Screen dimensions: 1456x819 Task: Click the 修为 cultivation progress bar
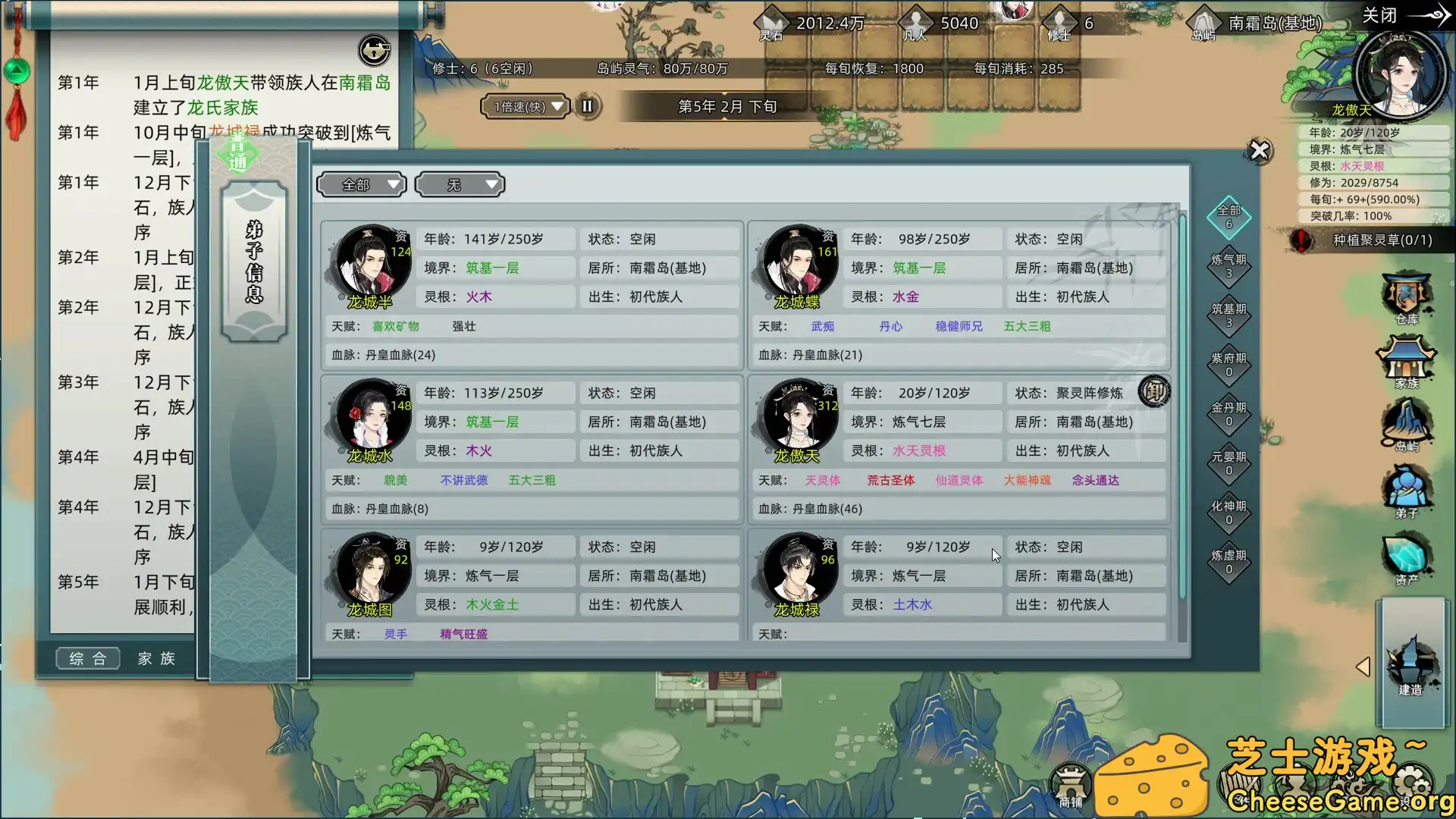[x=1373, y=182]
